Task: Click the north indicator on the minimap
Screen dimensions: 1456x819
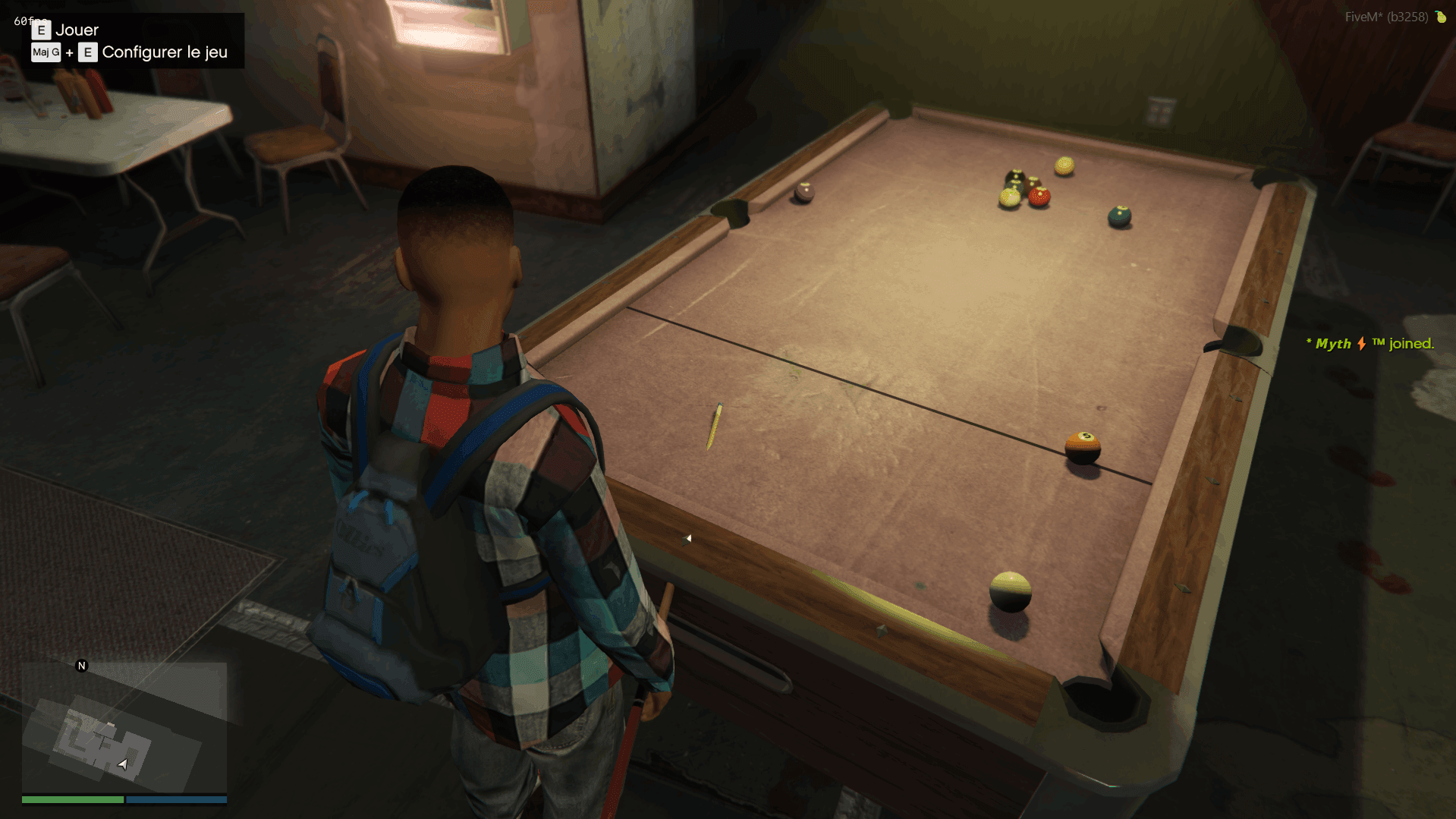Action: coord(81,666)
